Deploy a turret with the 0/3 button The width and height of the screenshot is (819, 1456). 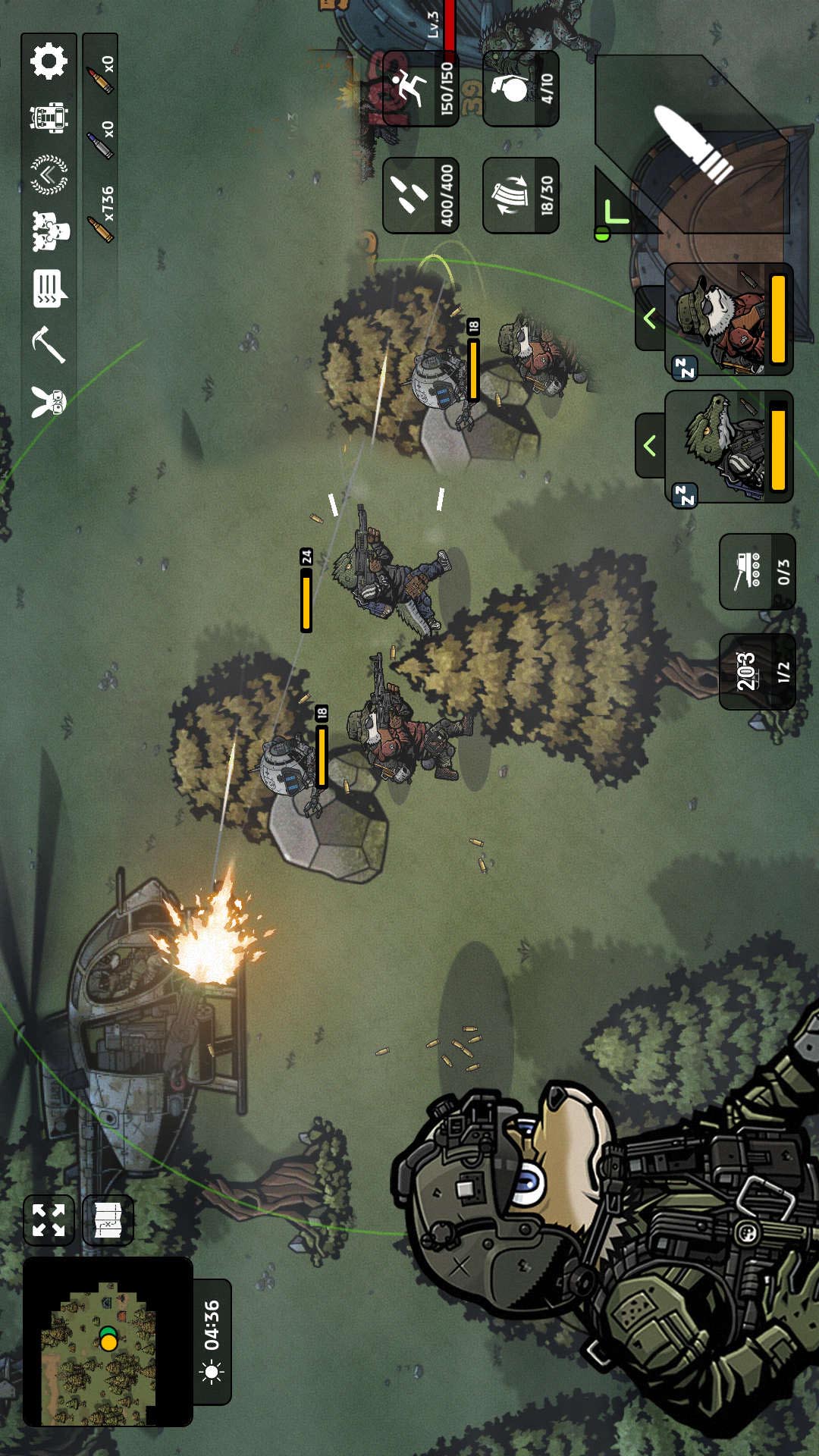click(757, 571)
